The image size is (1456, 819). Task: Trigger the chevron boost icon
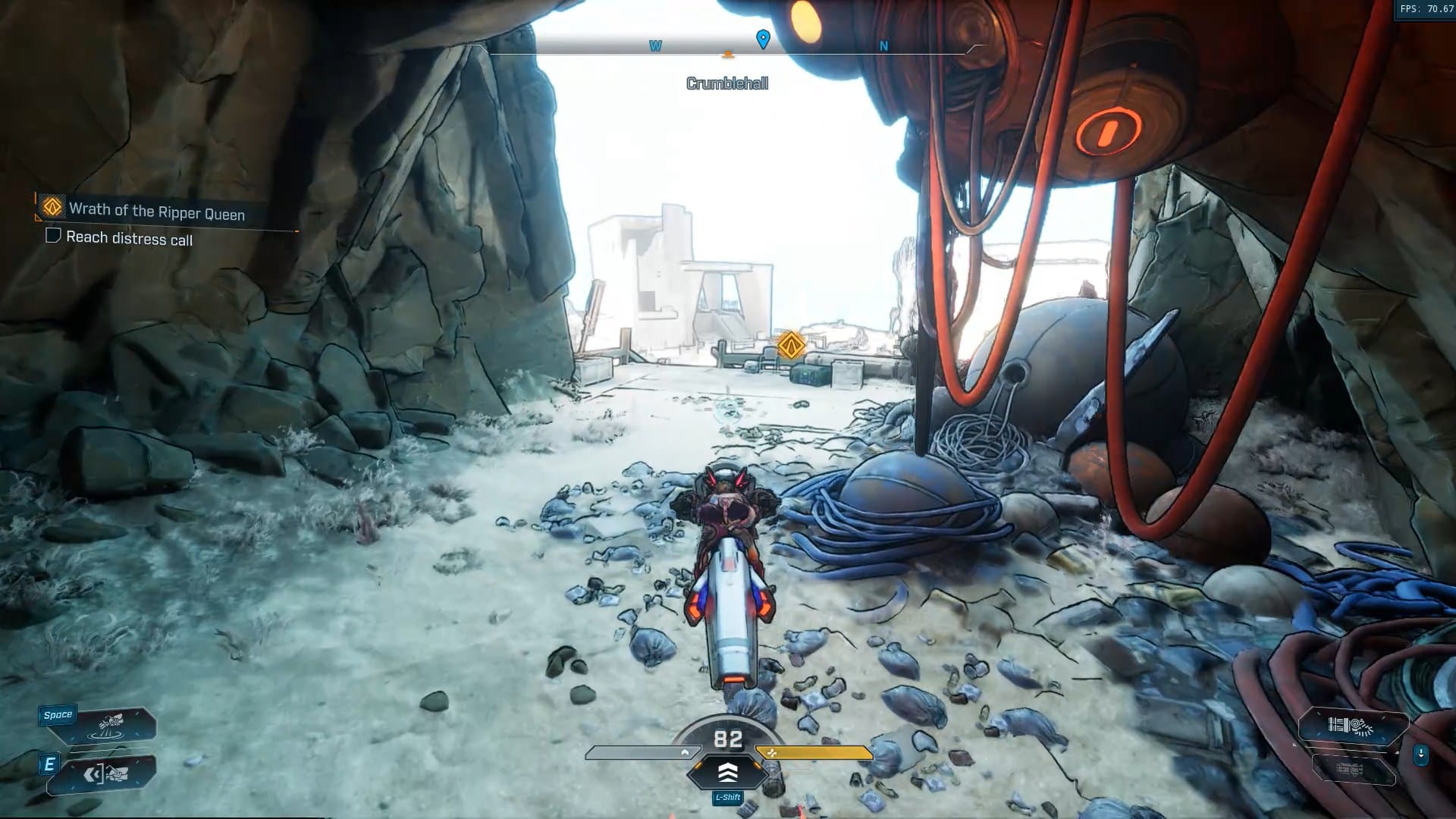click(x=727, y=773)
